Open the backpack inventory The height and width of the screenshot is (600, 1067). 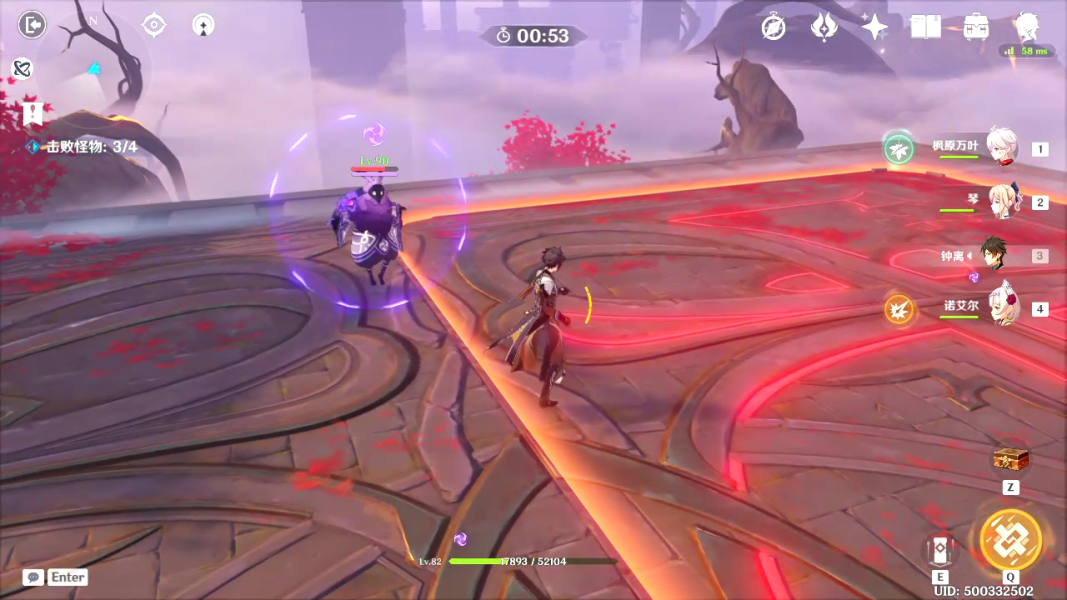(976, 27)
